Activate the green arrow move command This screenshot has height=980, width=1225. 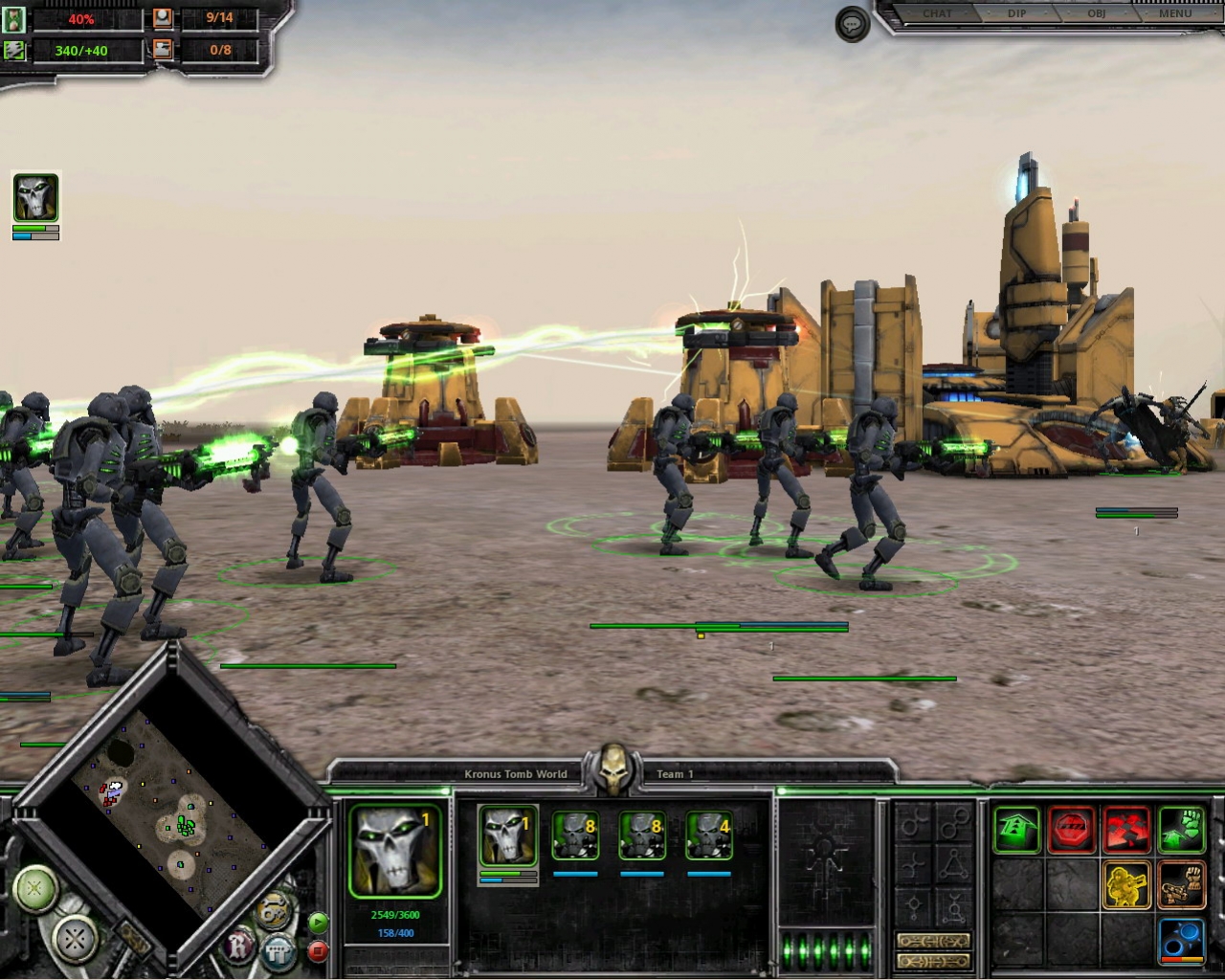(1016, 829)
